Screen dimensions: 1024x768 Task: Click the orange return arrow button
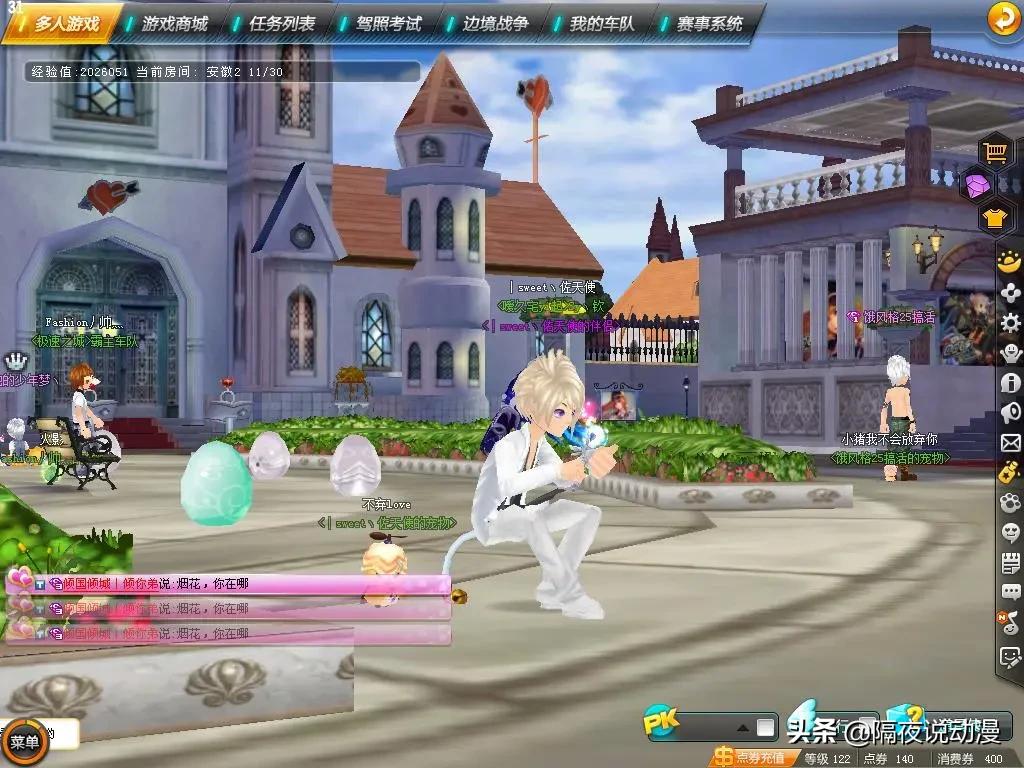(x=1001, y=18)
